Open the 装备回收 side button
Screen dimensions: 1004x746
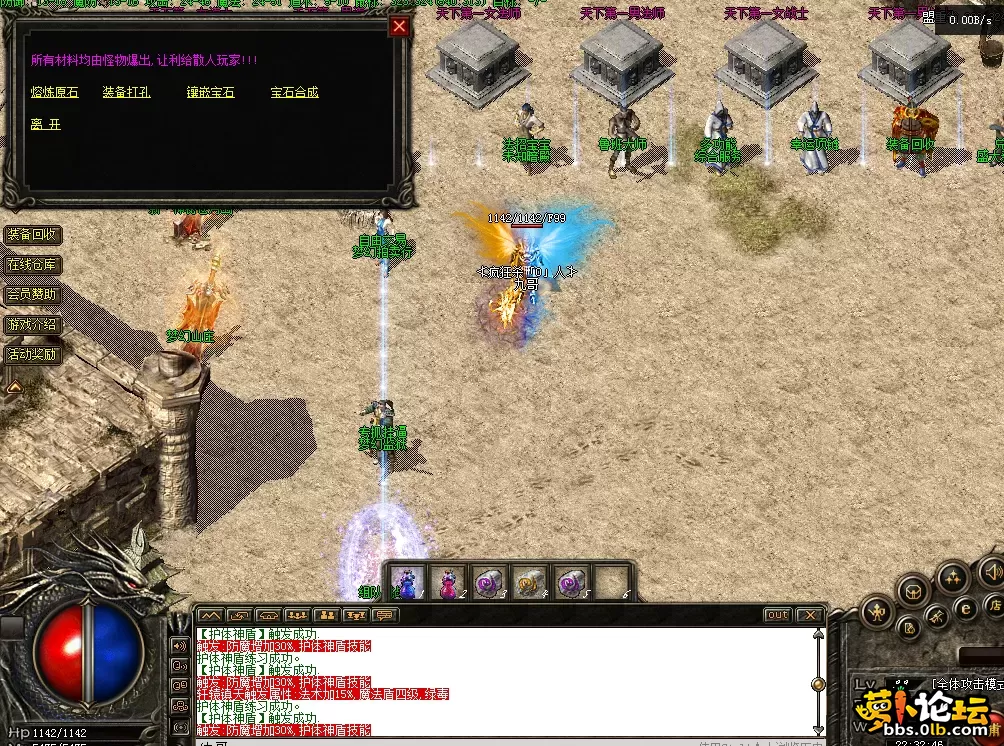coord(33,235)
